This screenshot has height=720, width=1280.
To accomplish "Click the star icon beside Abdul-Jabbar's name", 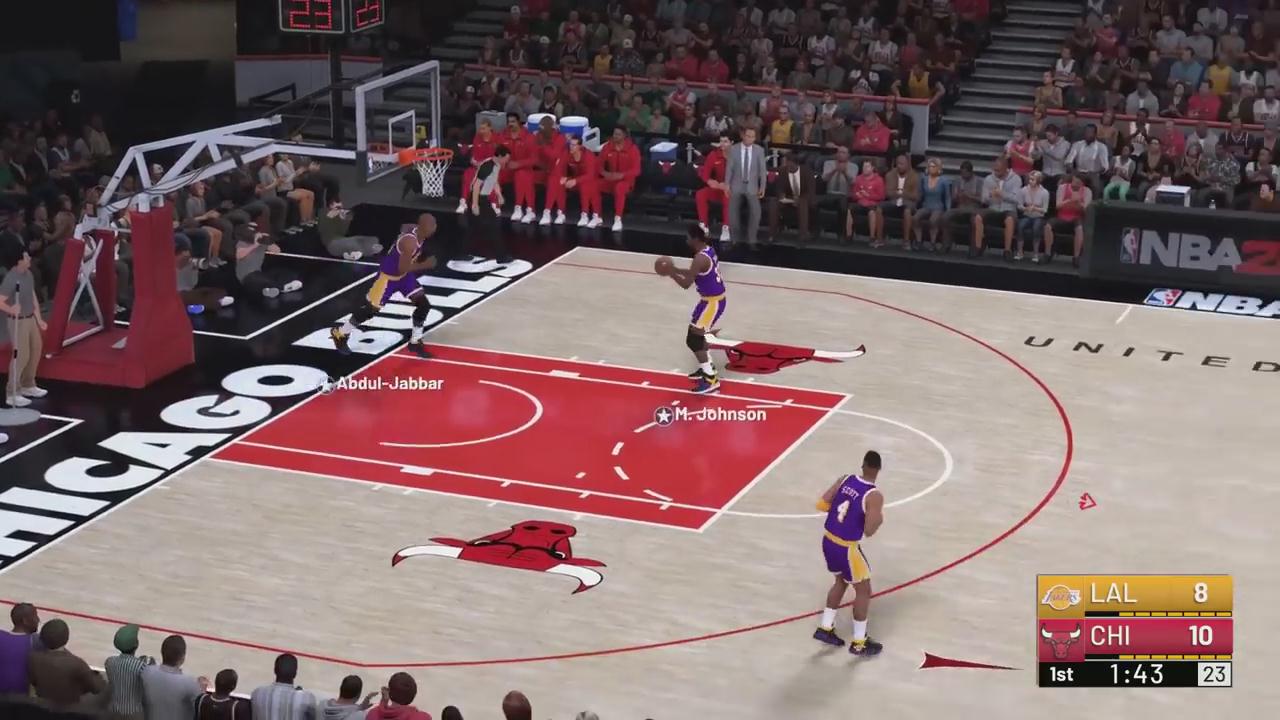I will pyautogui.click(x=326, y=384).
